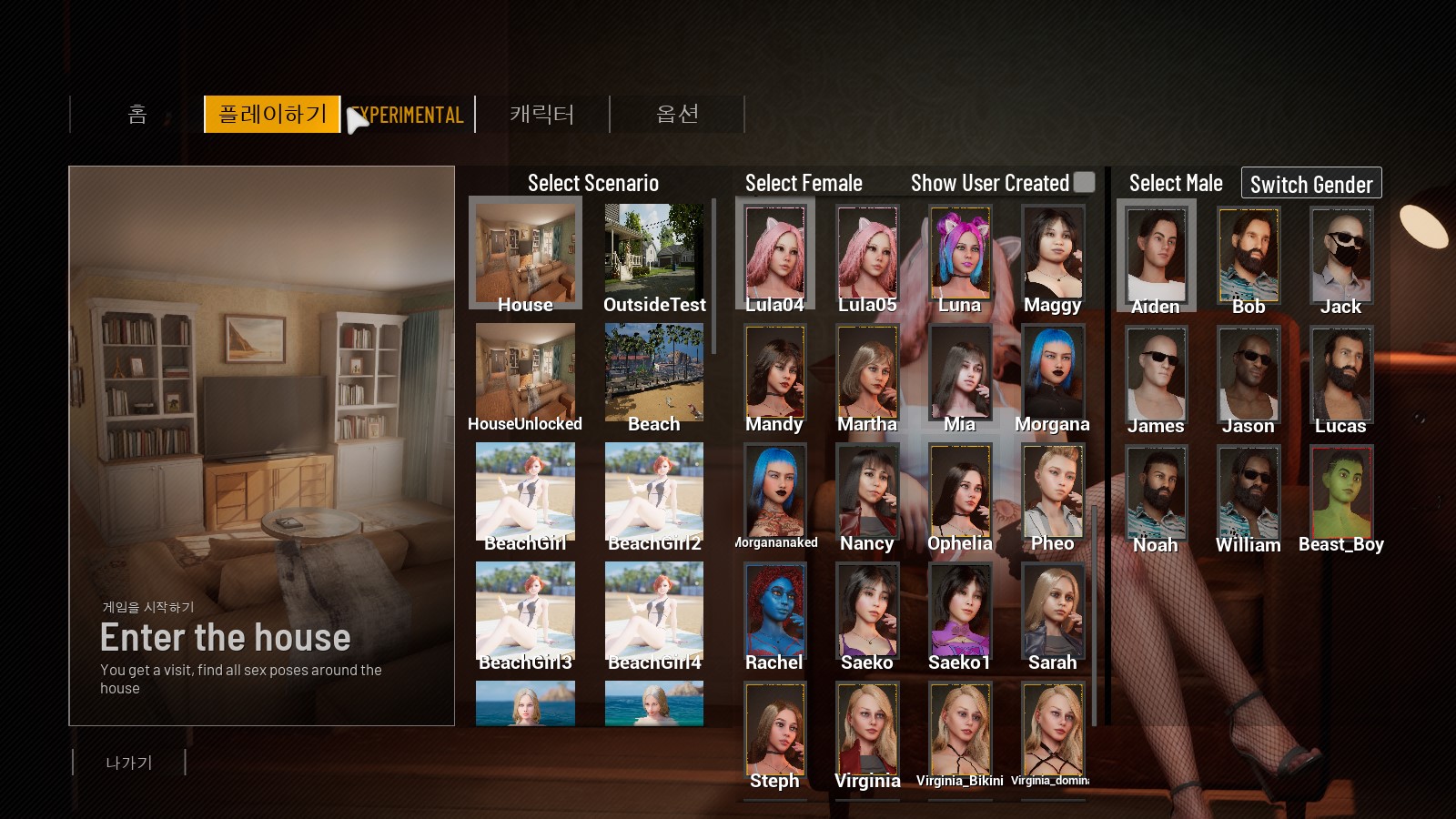Choose male character Jason
The height and width of the screenshot is (819, 1456).
point(1249,375)
